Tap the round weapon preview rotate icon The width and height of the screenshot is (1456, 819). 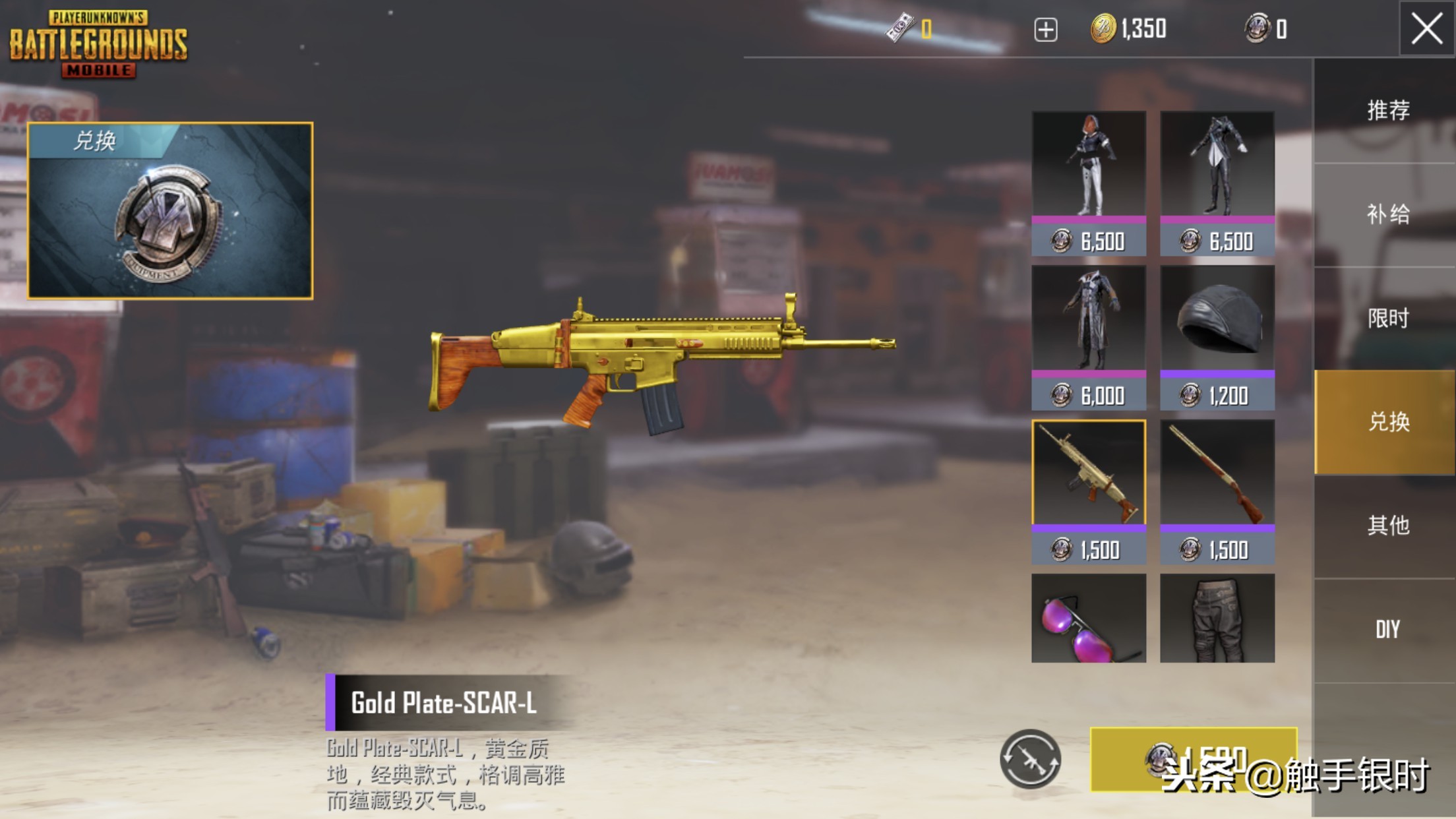click(x=1030, y=759)
